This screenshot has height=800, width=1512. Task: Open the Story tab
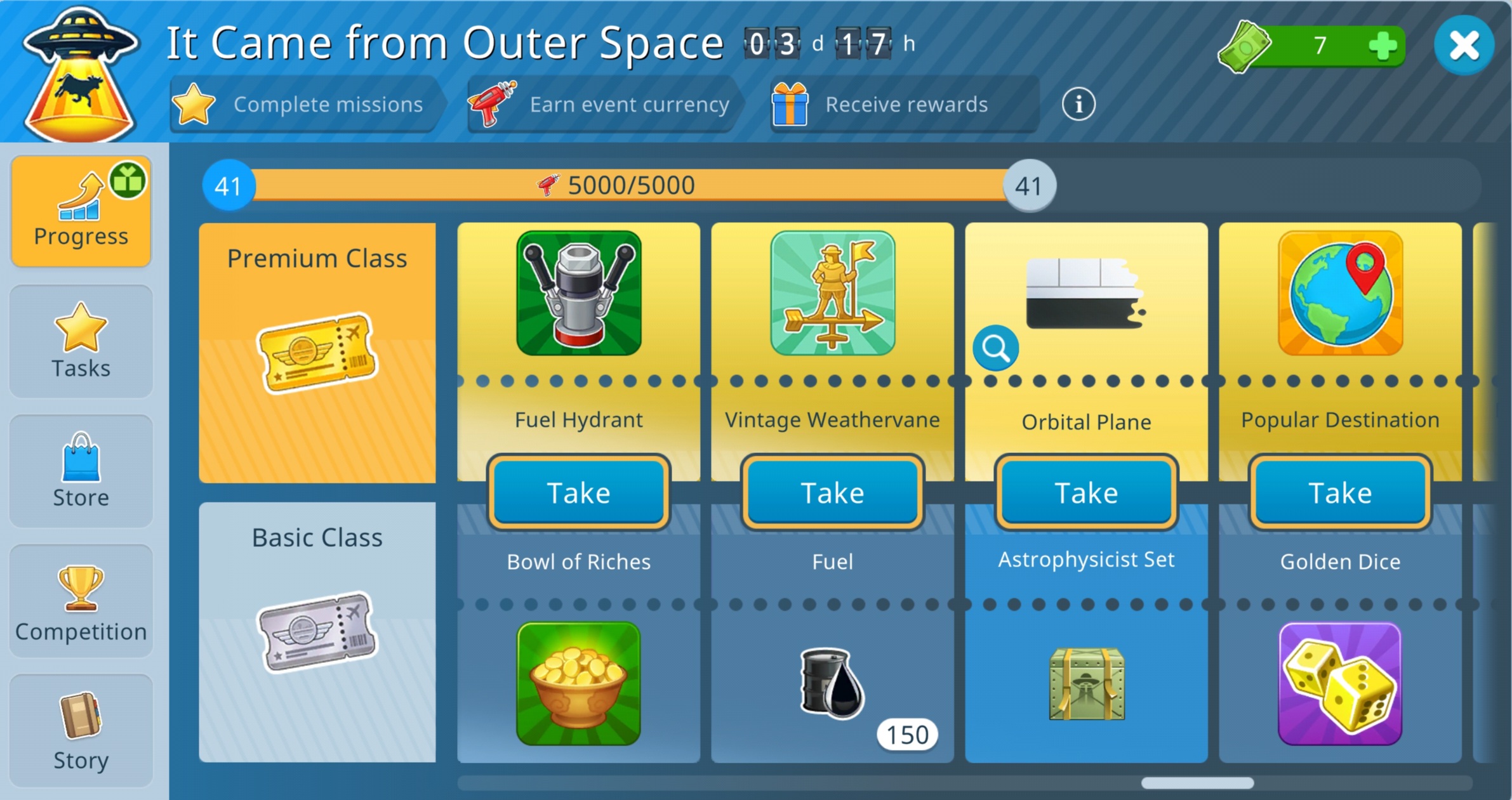pyautogui.click(x=81, y=730)
